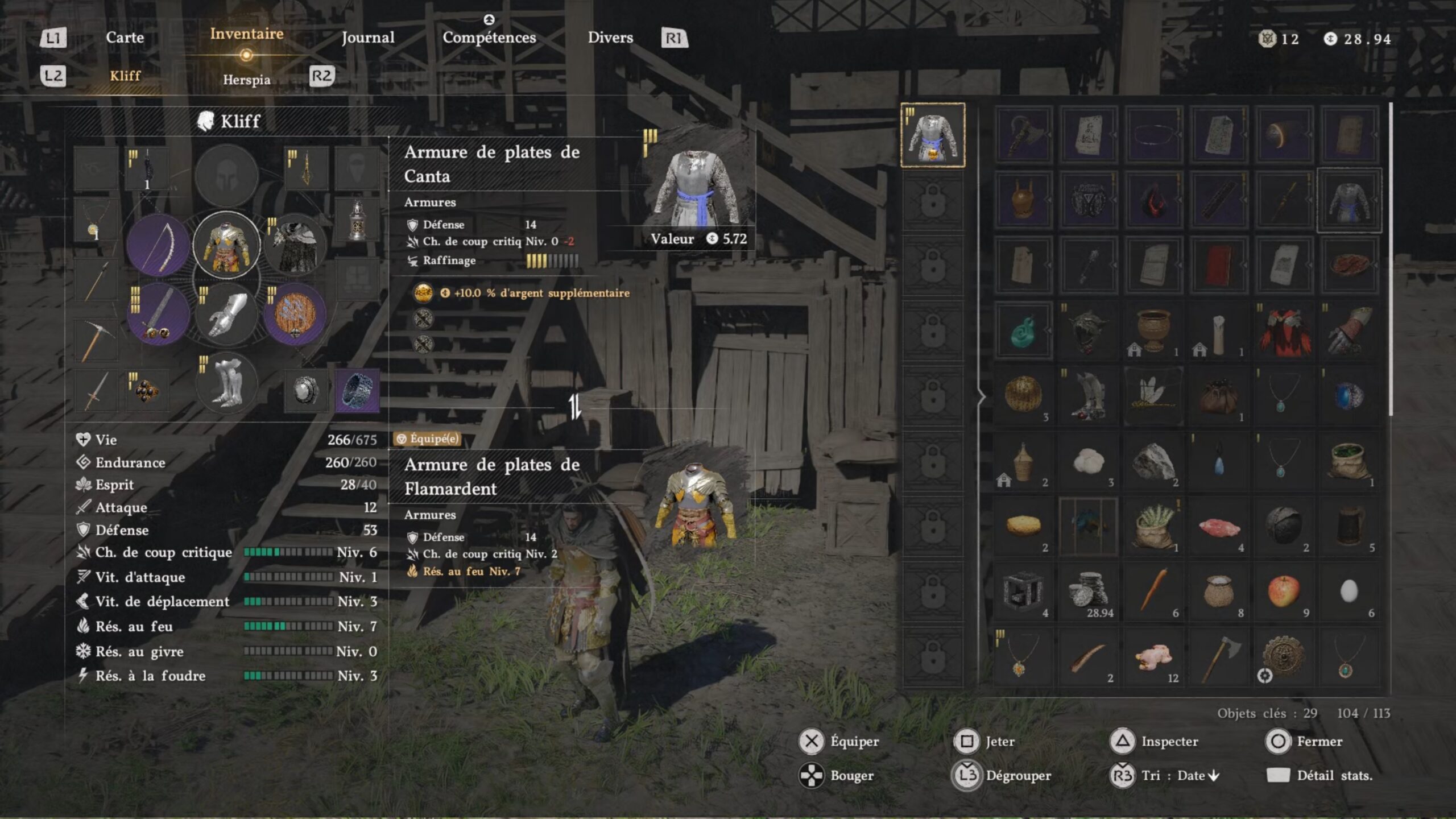Choose the round wooden shield slot

[x=295, y=314]
